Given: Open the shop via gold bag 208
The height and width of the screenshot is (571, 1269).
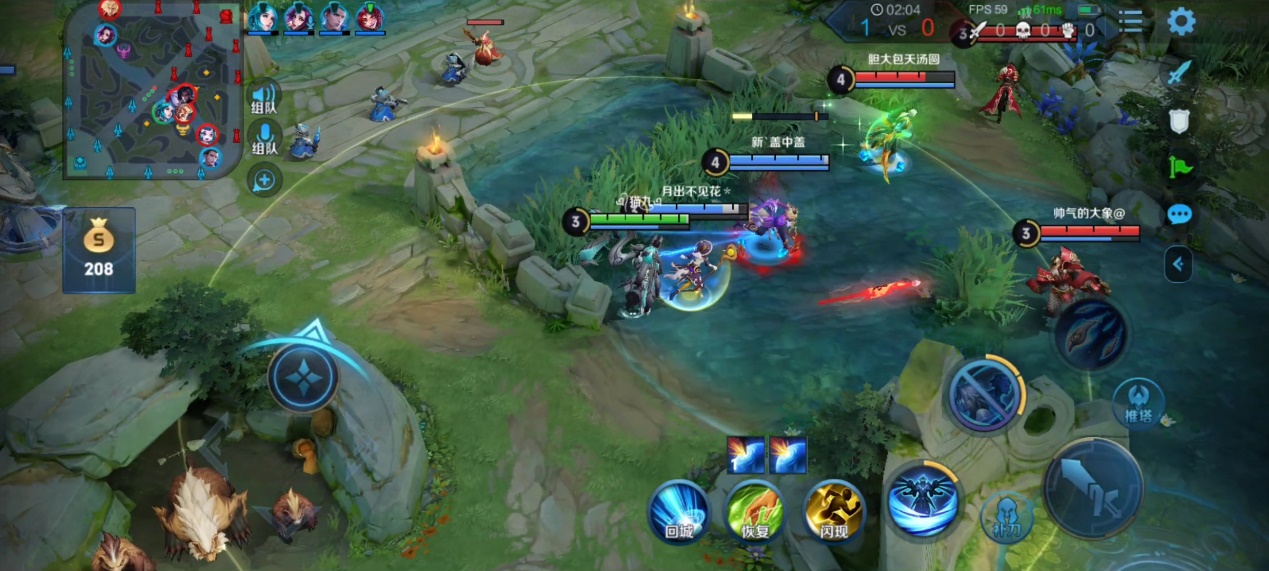Looking at the screenshot, I should [98, 250].
